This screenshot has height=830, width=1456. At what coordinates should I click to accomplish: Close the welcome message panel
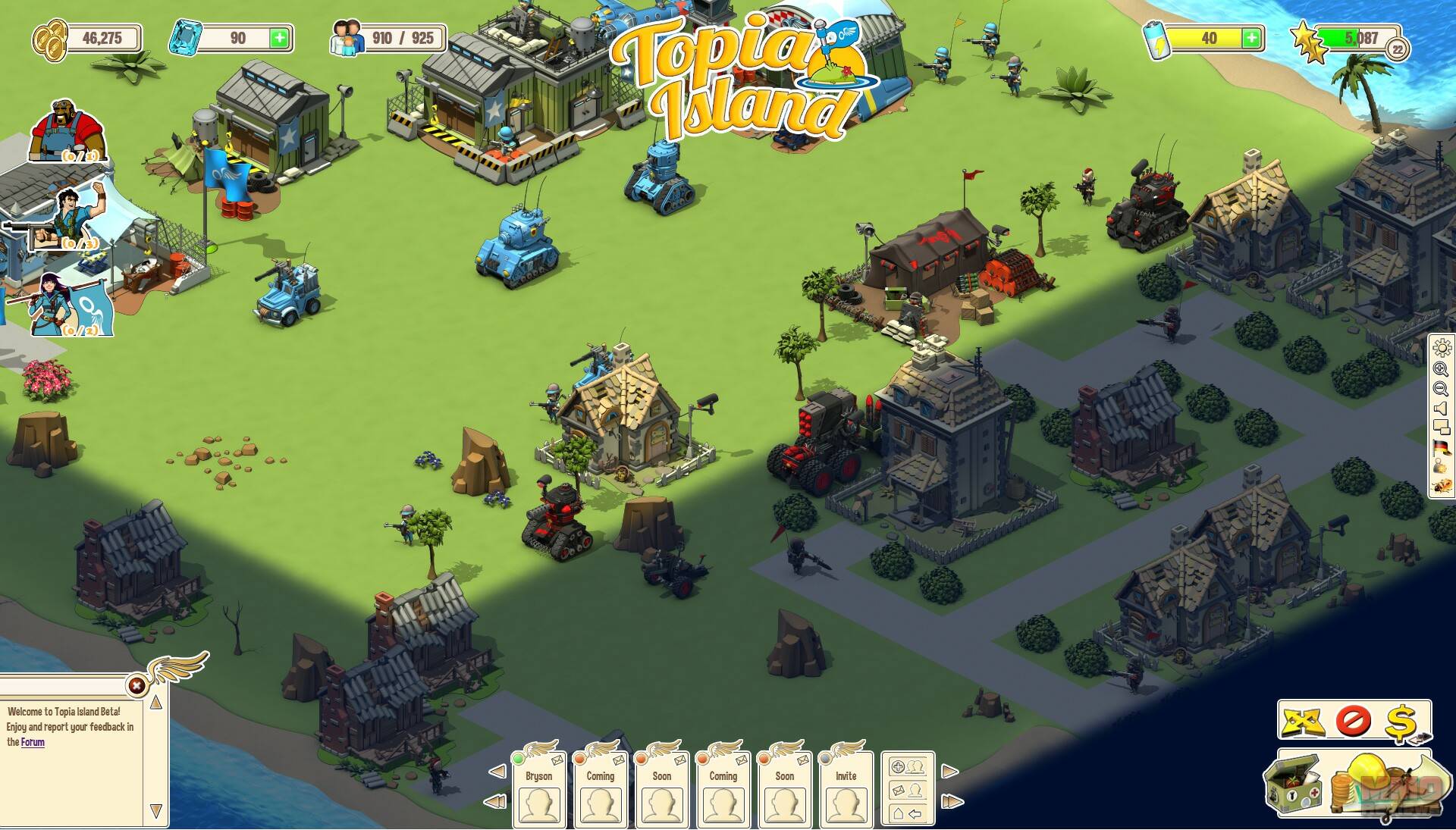point(136,686)
